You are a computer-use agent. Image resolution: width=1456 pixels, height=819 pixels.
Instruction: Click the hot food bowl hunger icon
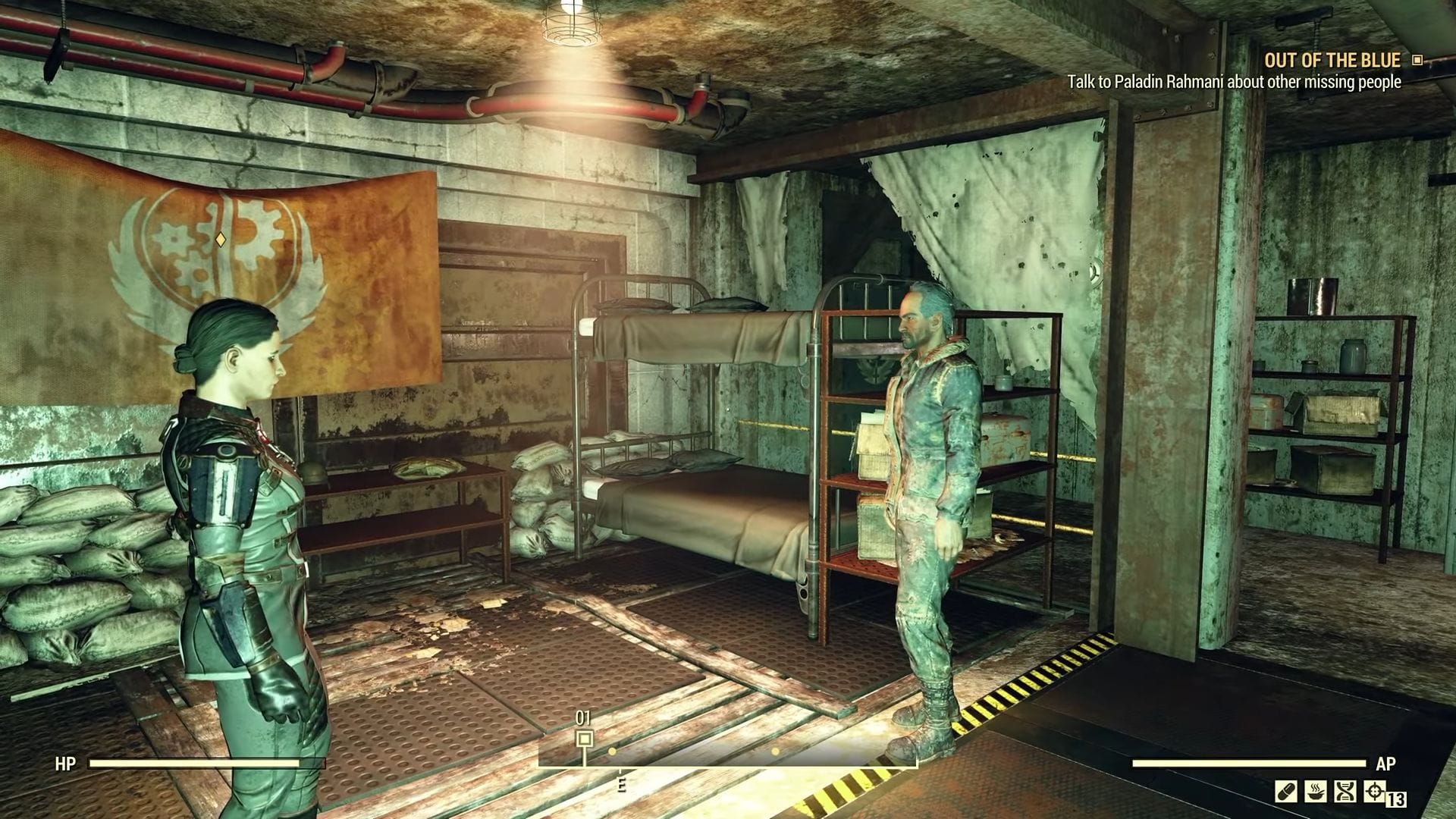coord(1316,791)
